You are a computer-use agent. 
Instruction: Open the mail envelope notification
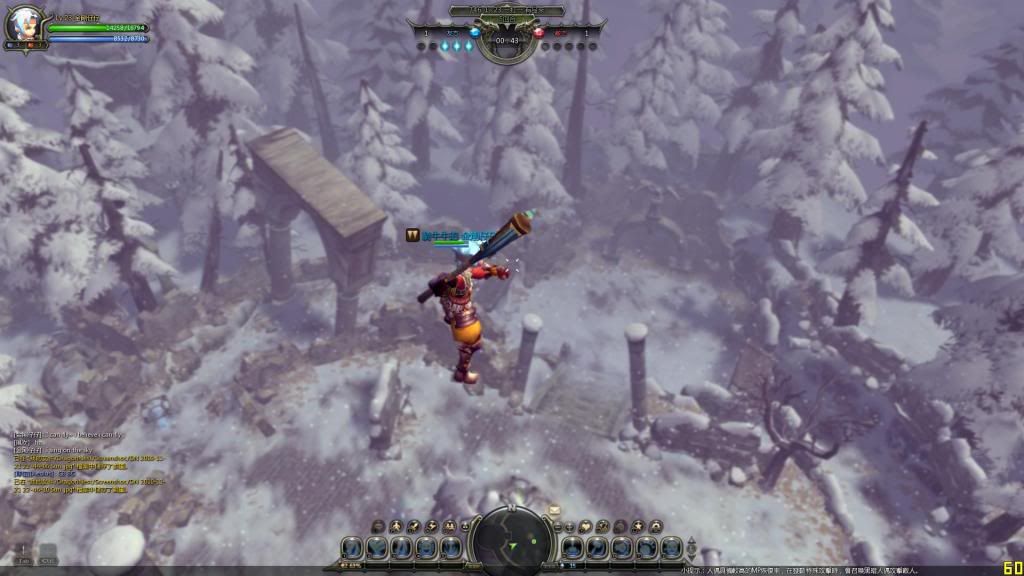pos(554,510)
